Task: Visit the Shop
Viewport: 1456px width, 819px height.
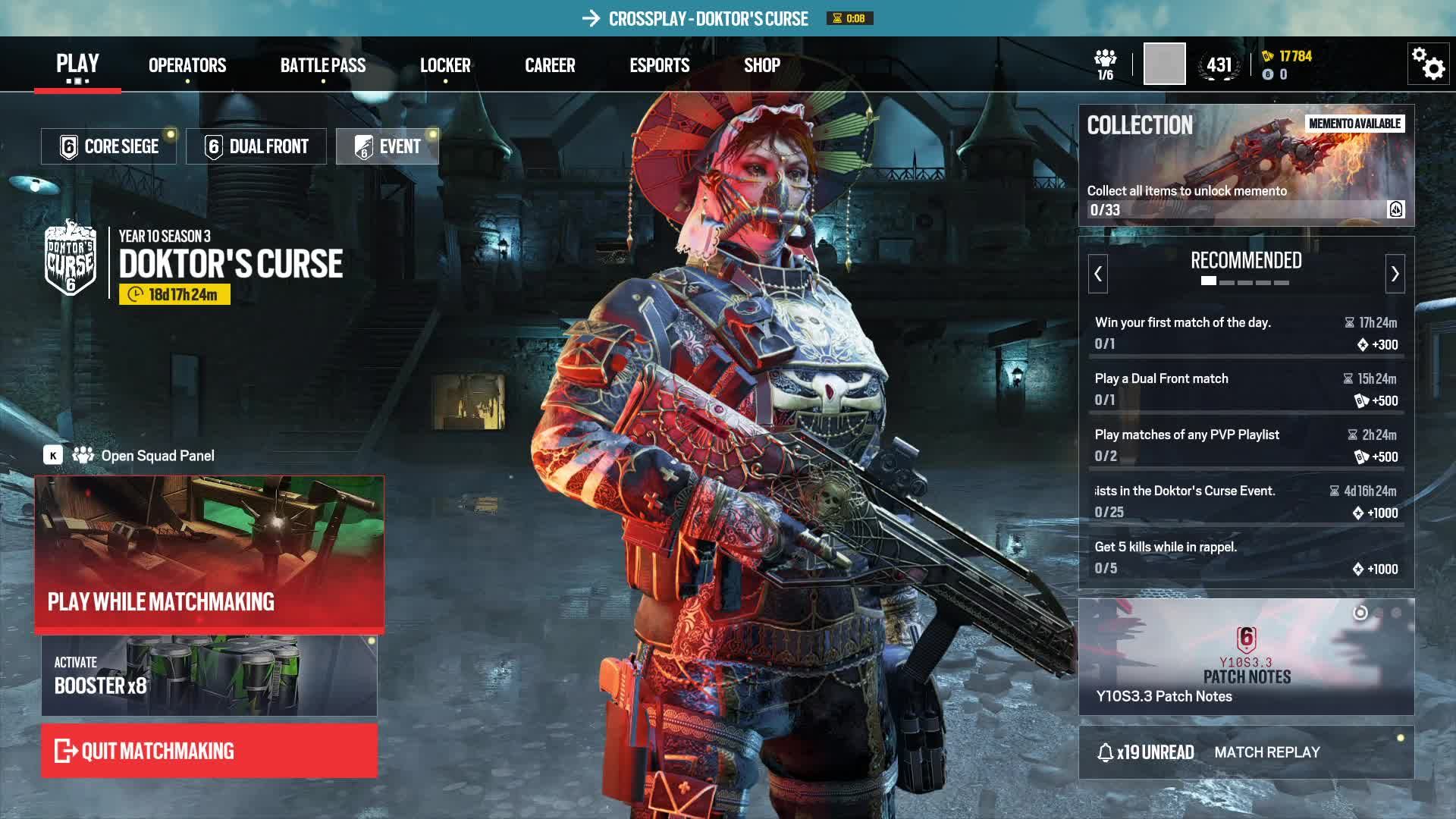Action: click(761, 65)
